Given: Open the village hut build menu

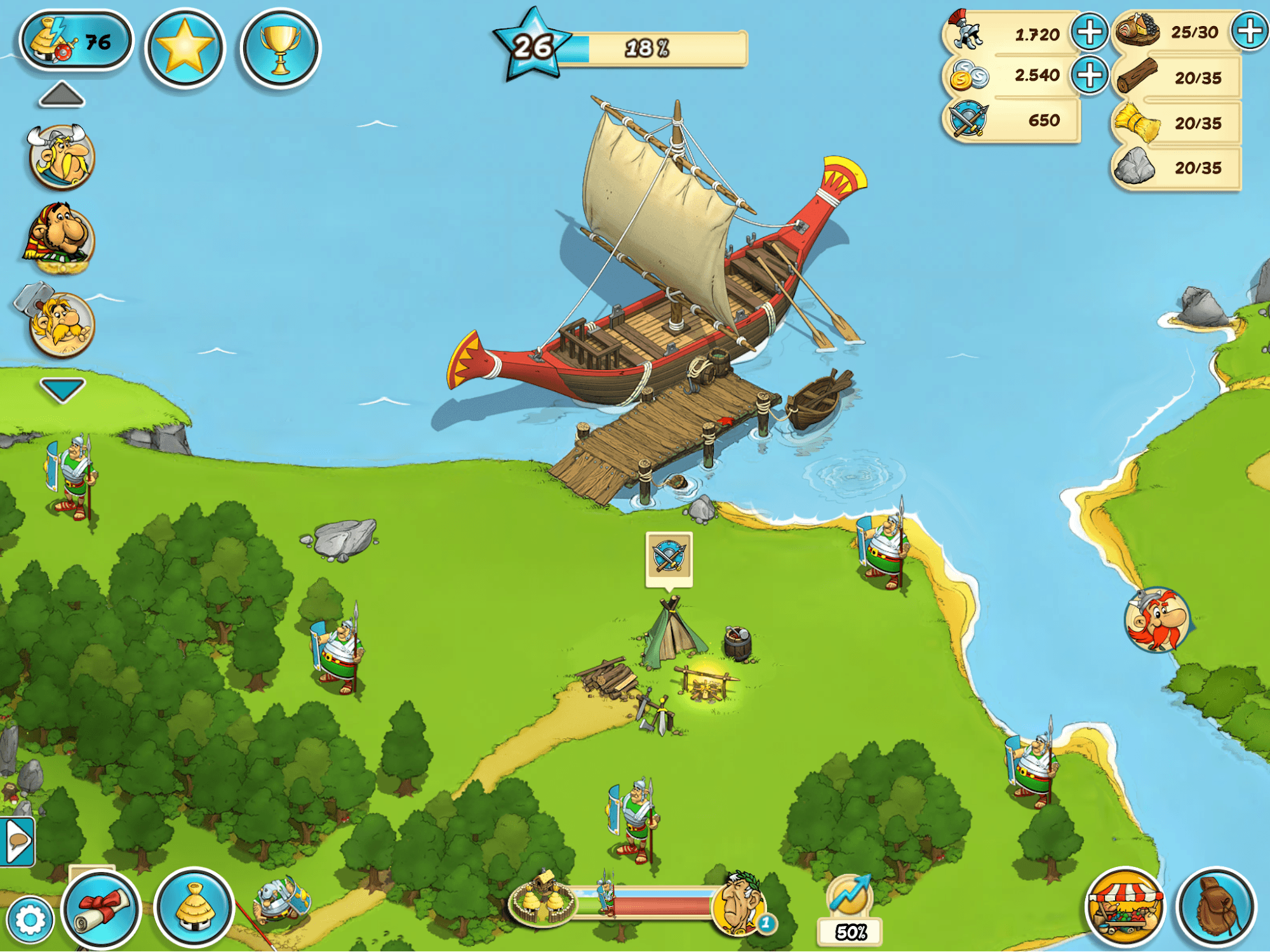Looking at the screenshot, I should coord(194,908).
